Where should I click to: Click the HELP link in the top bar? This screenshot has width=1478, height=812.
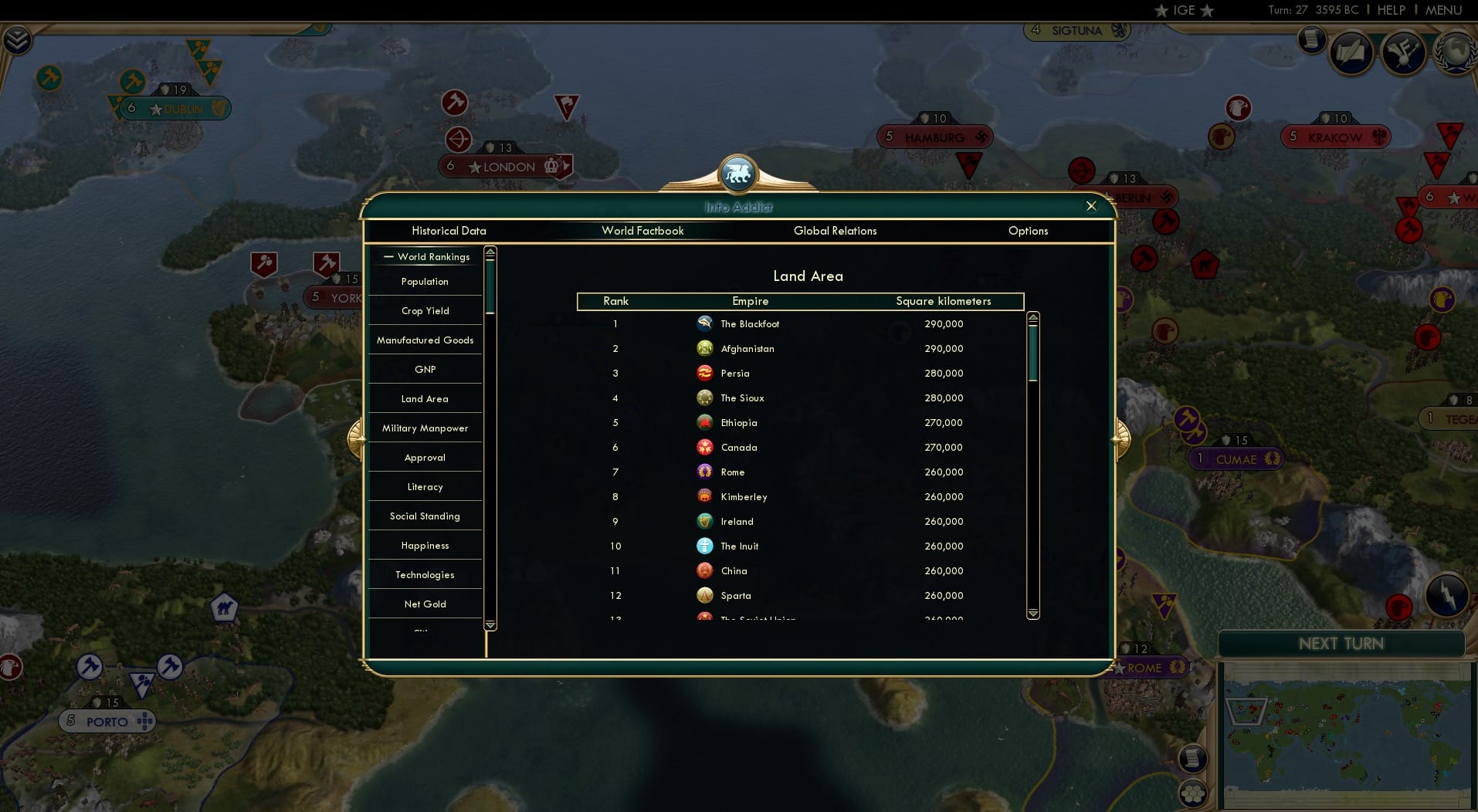[x=1390, y=10]
